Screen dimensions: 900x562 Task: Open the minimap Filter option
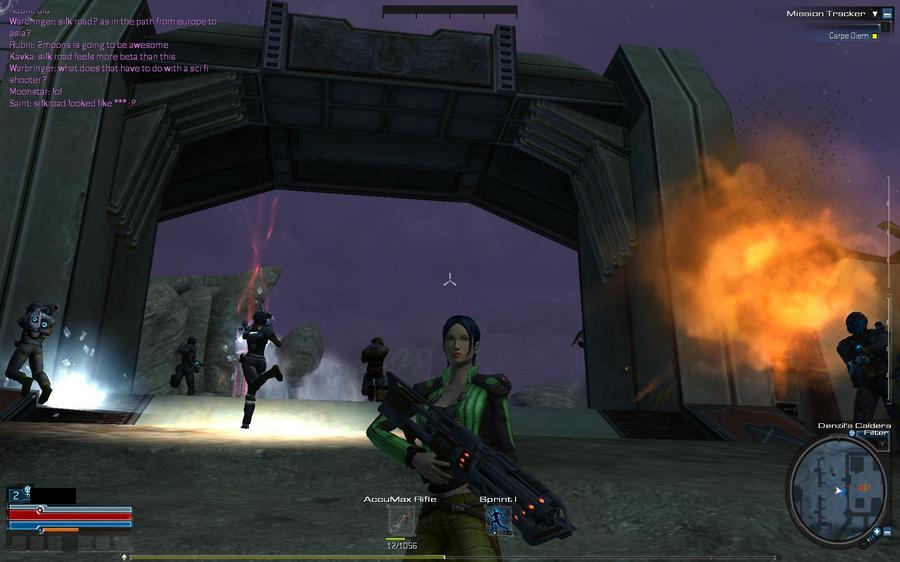click(868, 434)
